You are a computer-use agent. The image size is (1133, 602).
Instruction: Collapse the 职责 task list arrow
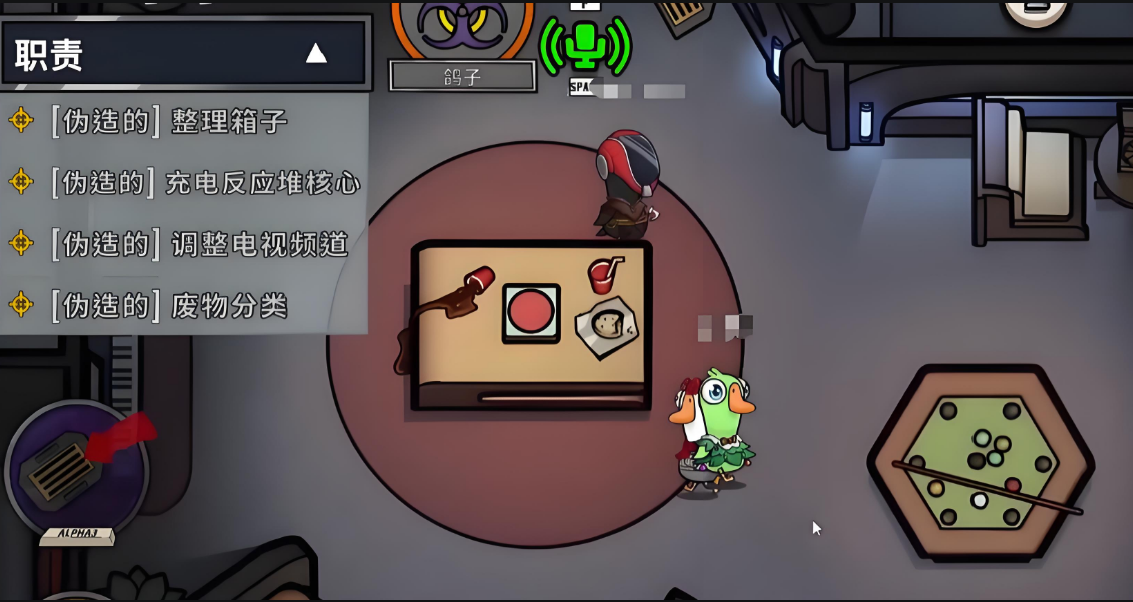[x=316, y=53]
